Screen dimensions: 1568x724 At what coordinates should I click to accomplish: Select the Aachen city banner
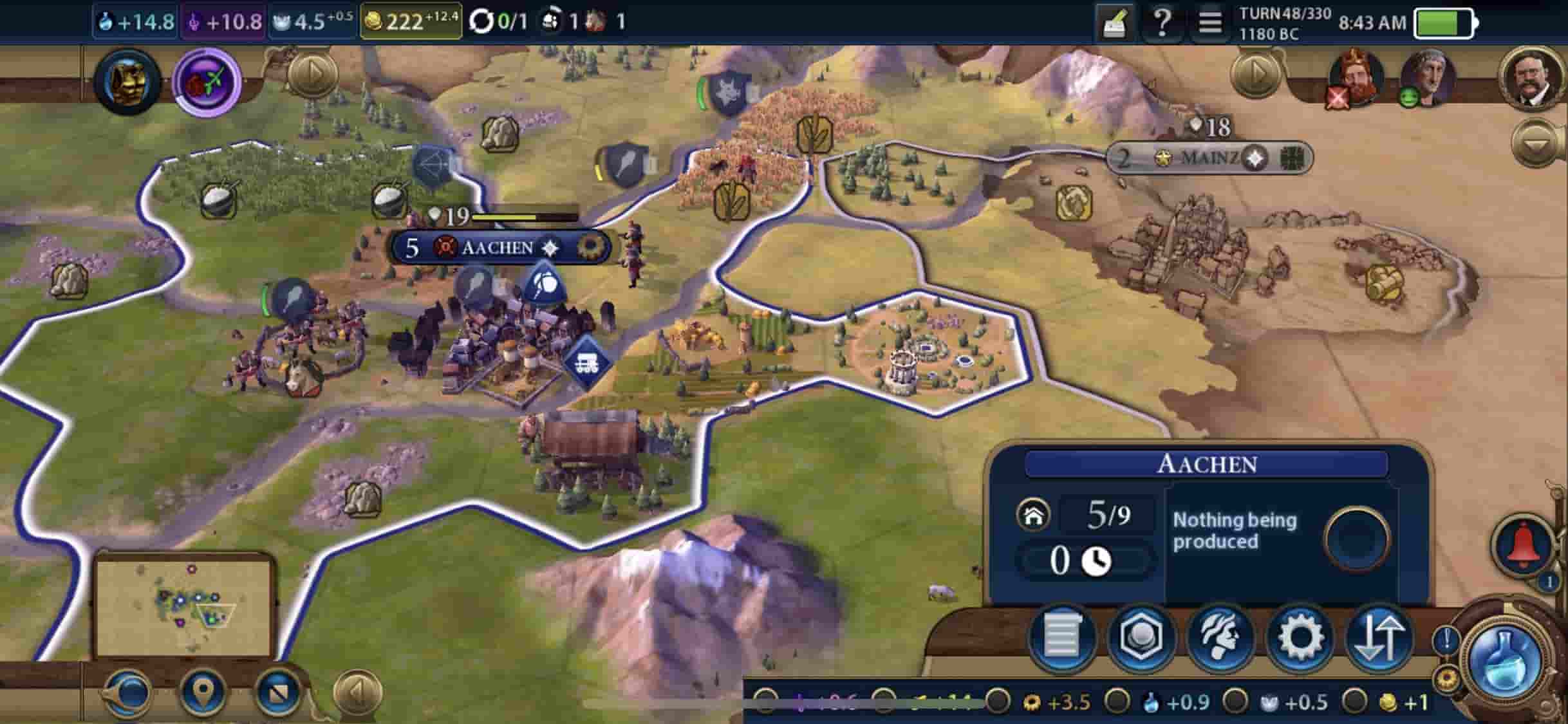(x=499, y=248)
